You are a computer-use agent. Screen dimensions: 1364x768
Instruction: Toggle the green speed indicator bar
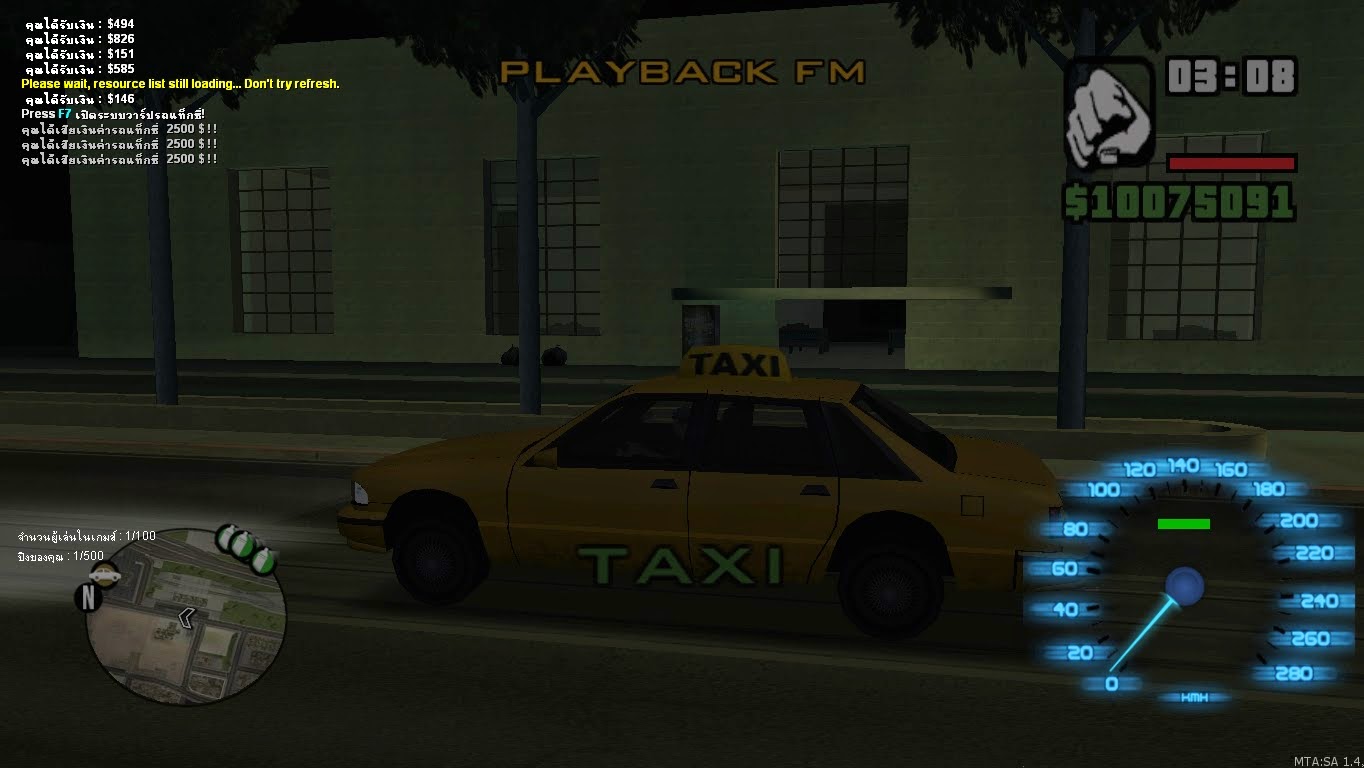pyautogui.click(x=1183, y=522)
